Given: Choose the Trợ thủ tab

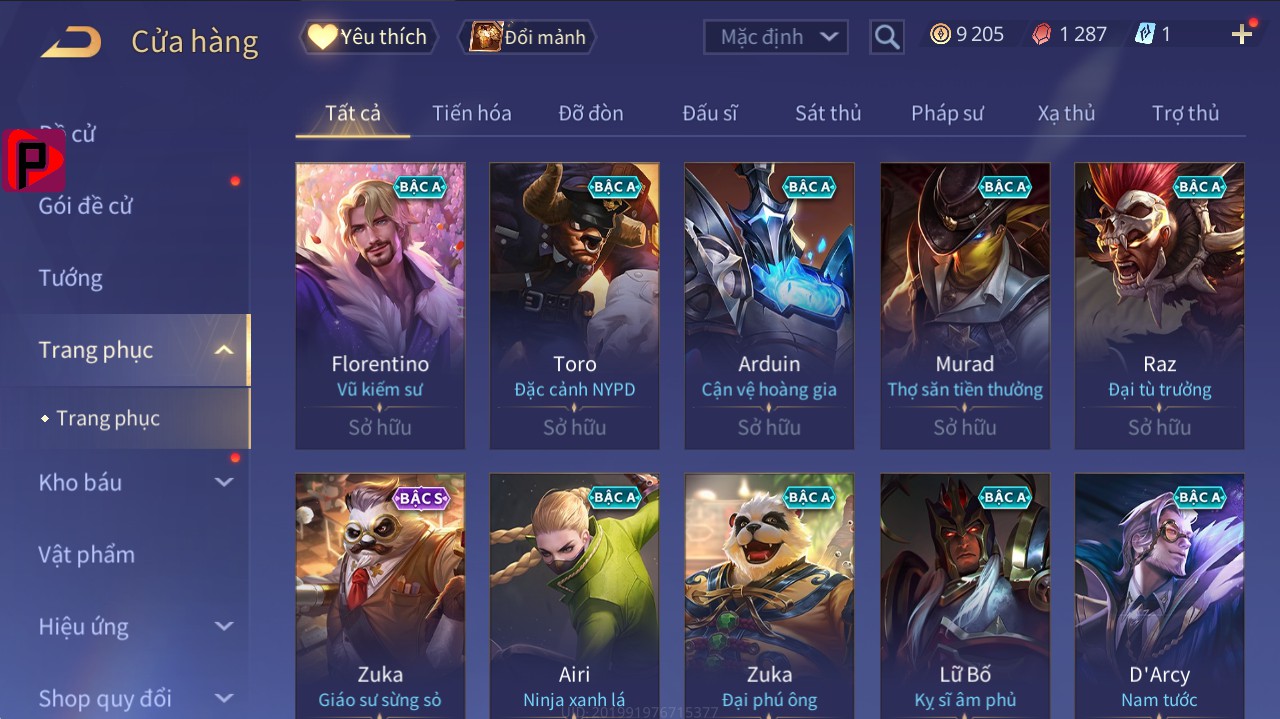Looking at the screenshot, I should 1185,113.
